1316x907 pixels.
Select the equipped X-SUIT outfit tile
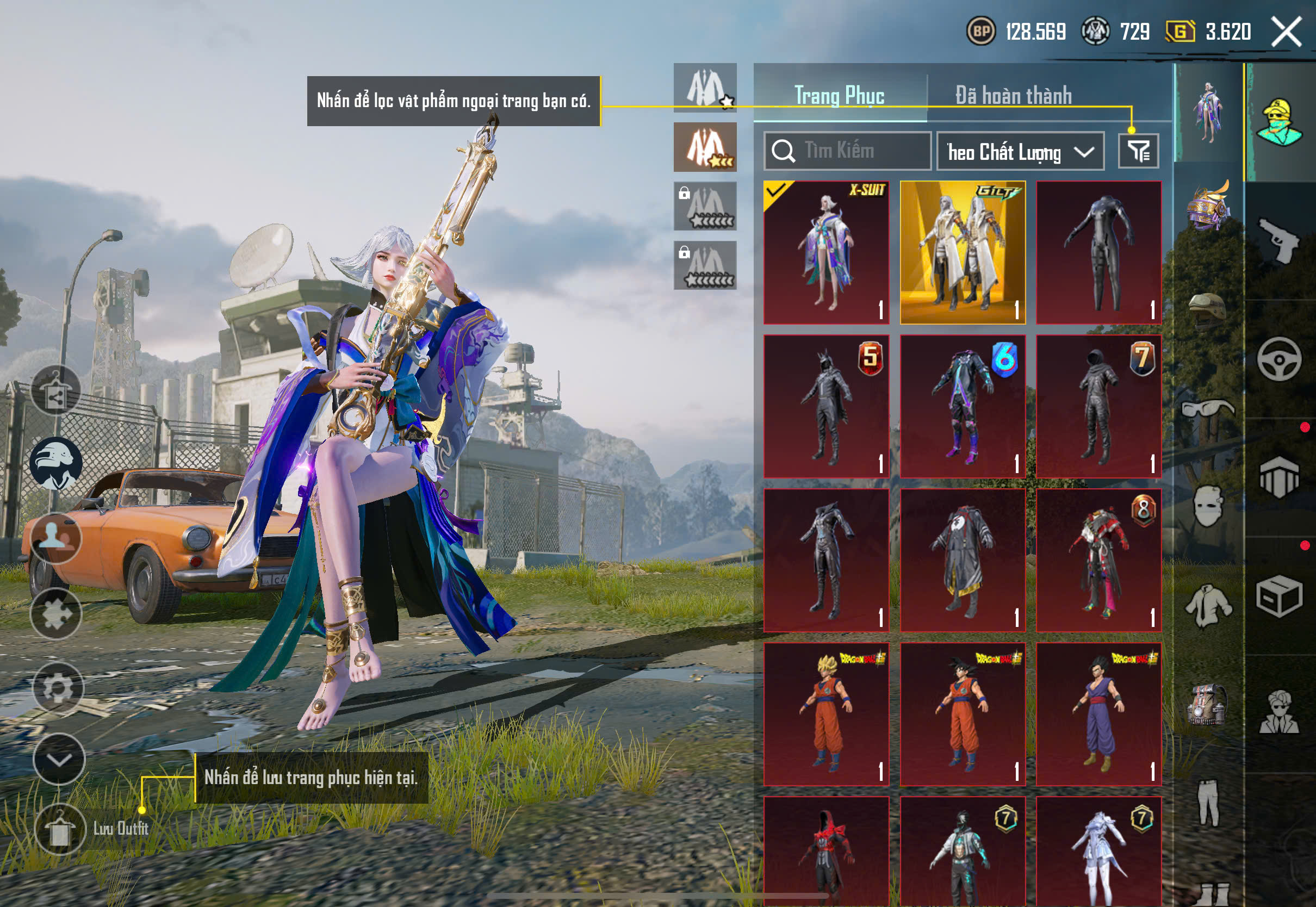click(826, 252)
